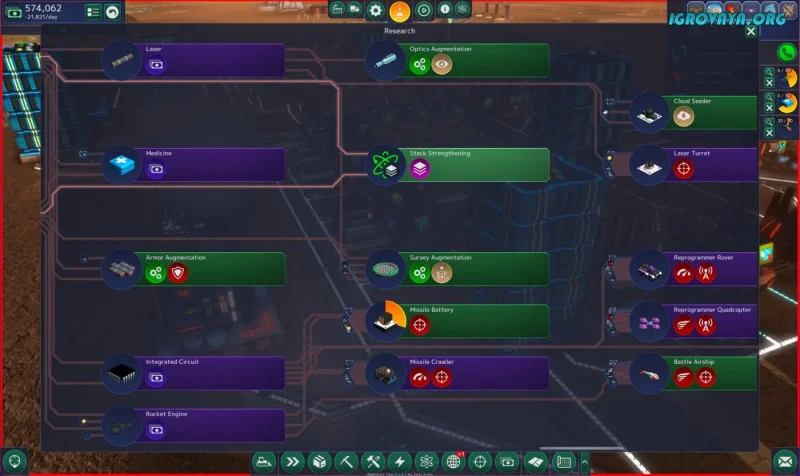Pick the Stack Strengthening research
The image size is (800, 476).
point(468,164)
